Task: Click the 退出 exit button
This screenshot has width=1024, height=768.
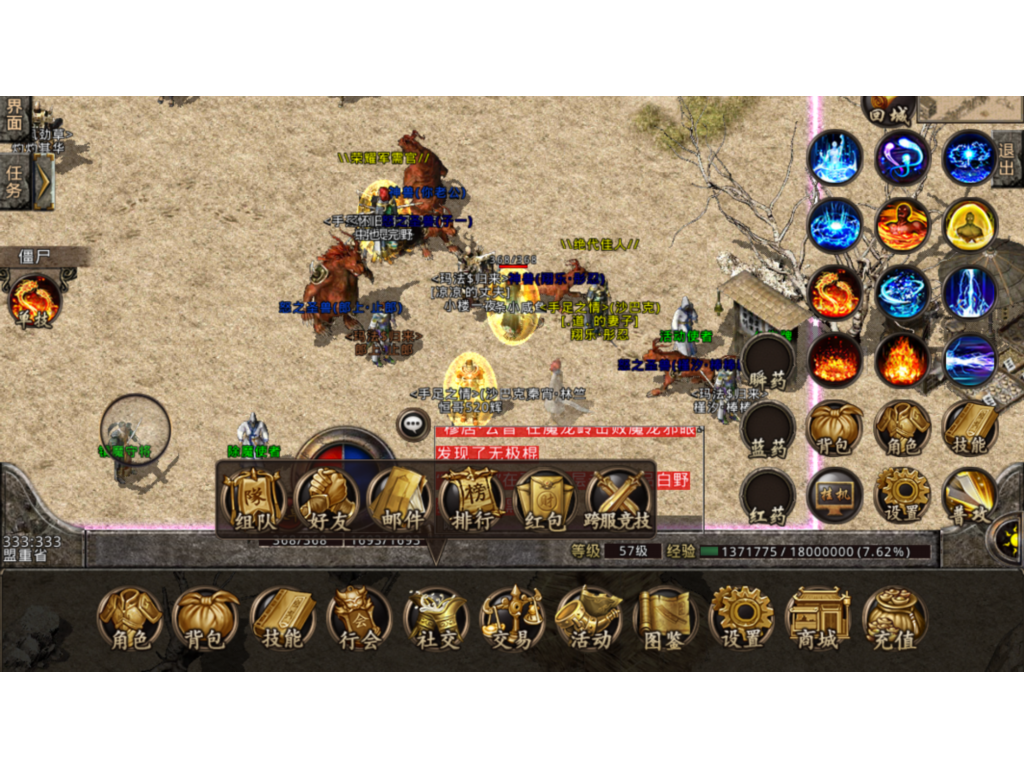Action: tap(1006, 158)
